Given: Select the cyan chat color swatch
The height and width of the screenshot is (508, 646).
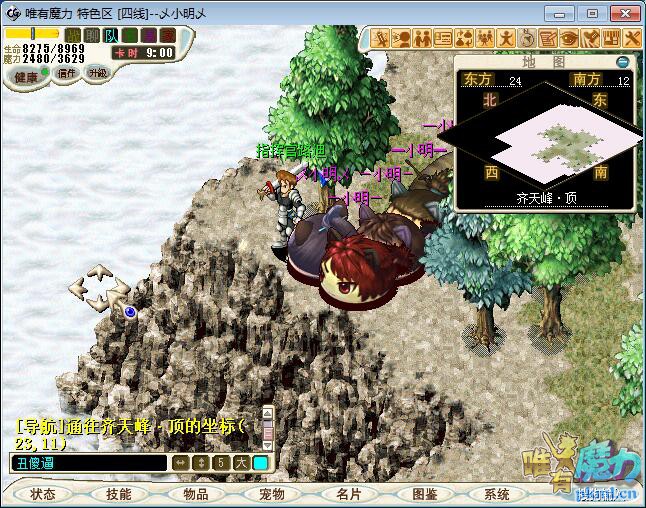Looking at the screenshot, I should 260,463.
